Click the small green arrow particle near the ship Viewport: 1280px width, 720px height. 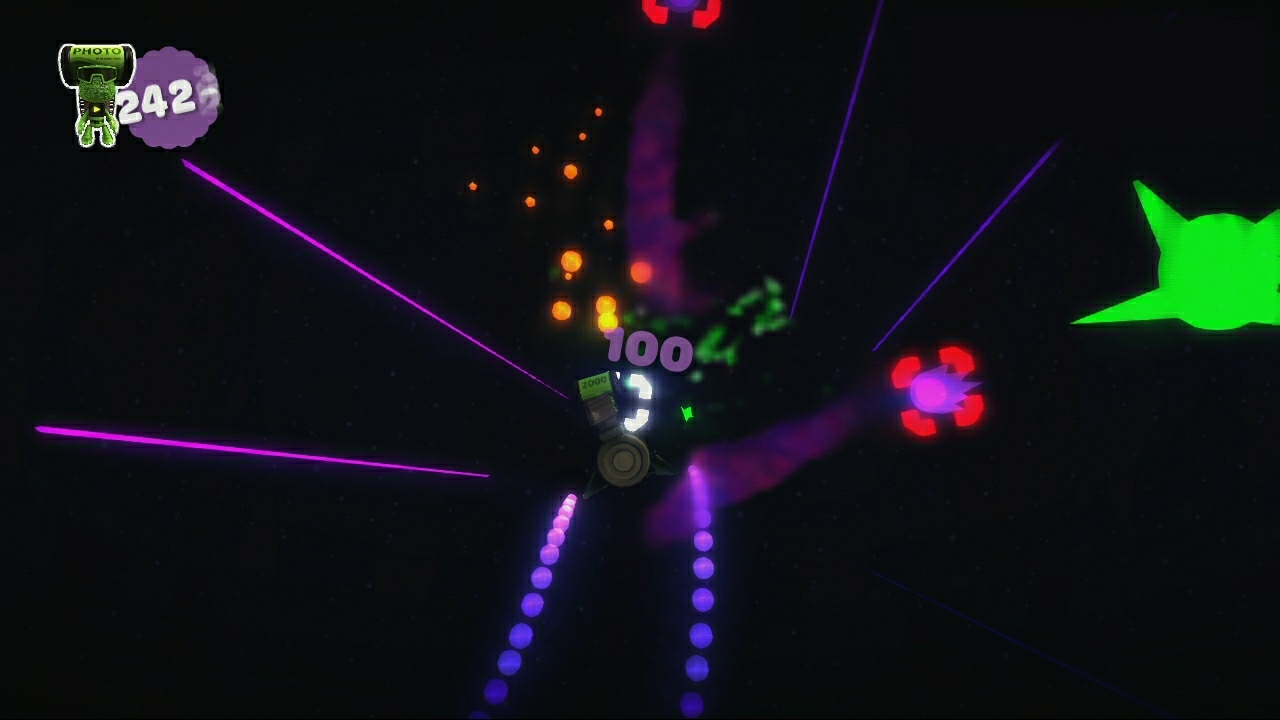pos(688,414)
